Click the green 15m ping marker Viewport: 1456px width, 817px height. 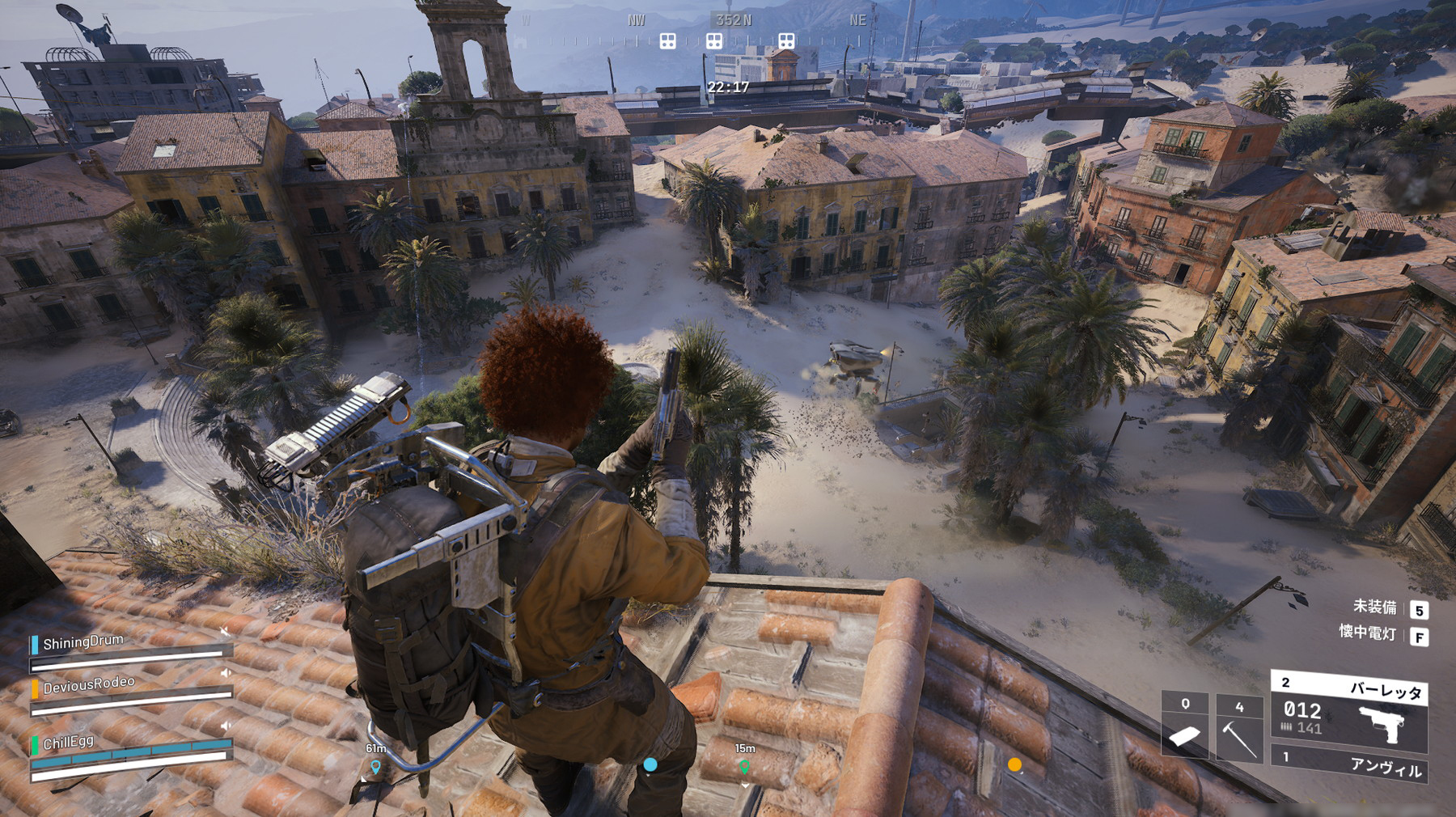(x=744, y=765)
